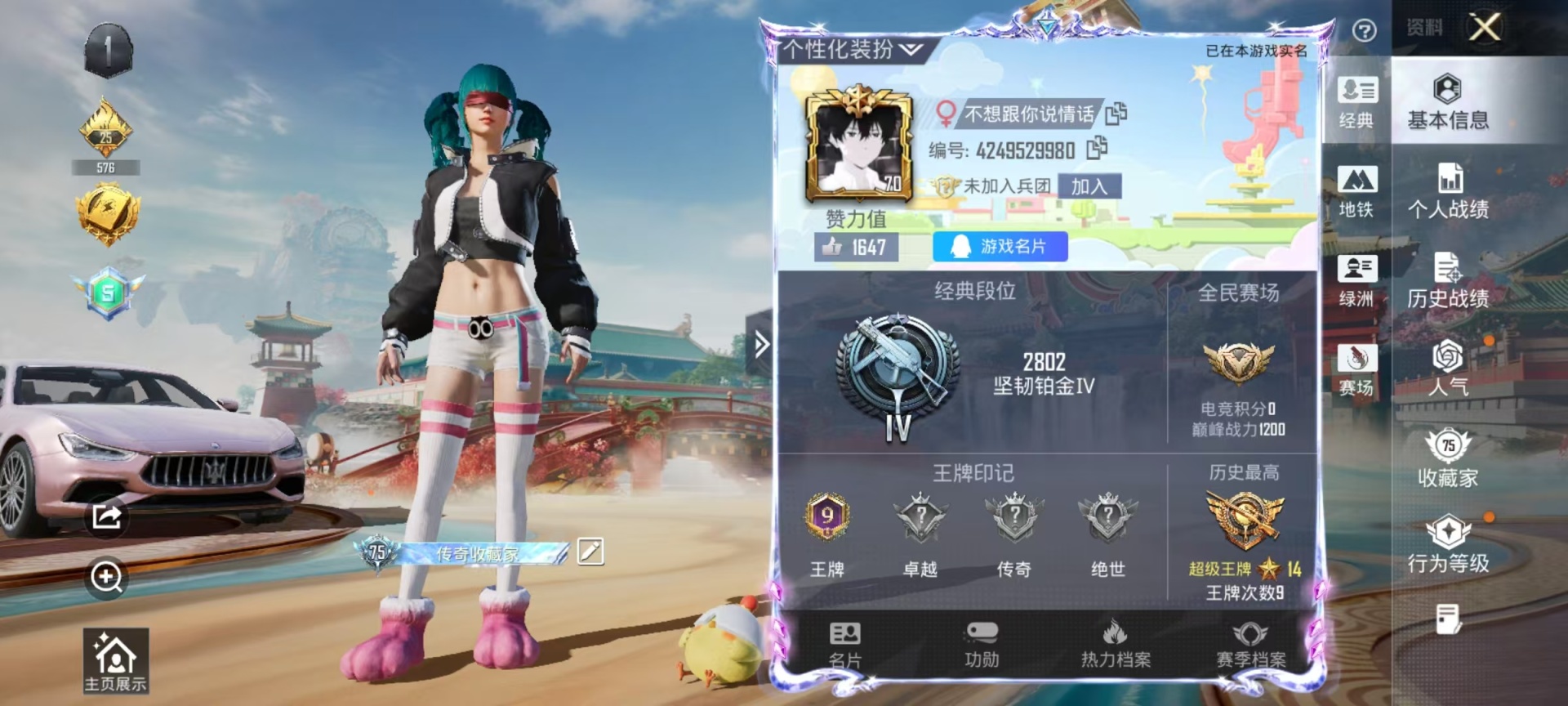Open 赛季档案 season profile tab

click(1250, 644)
